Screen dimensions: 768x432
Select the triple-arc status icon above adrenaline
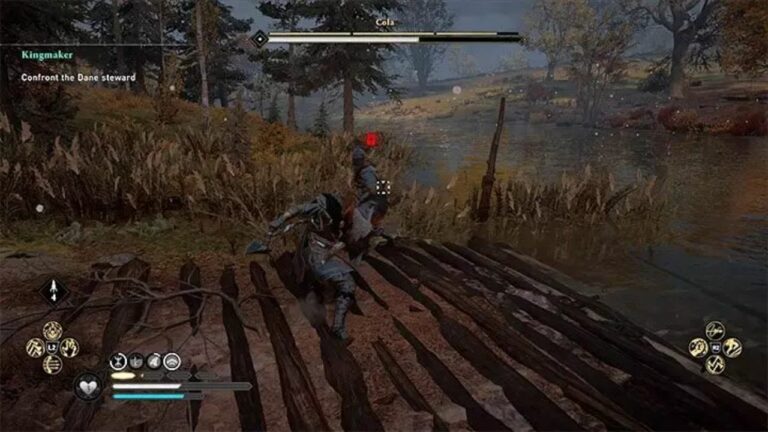(x=172, y=361)
